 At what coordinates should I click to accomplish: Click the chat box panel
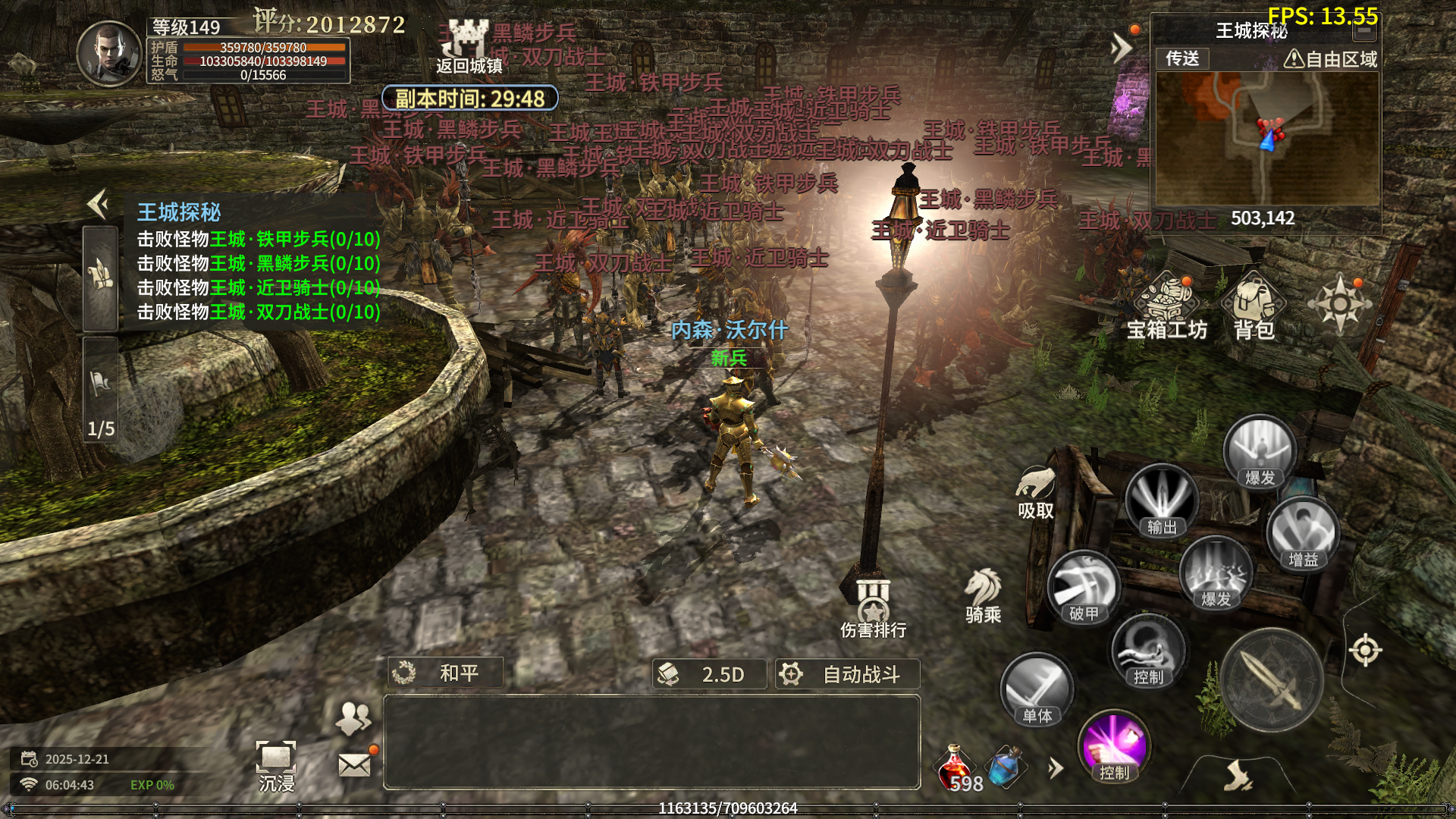(651, 742)
